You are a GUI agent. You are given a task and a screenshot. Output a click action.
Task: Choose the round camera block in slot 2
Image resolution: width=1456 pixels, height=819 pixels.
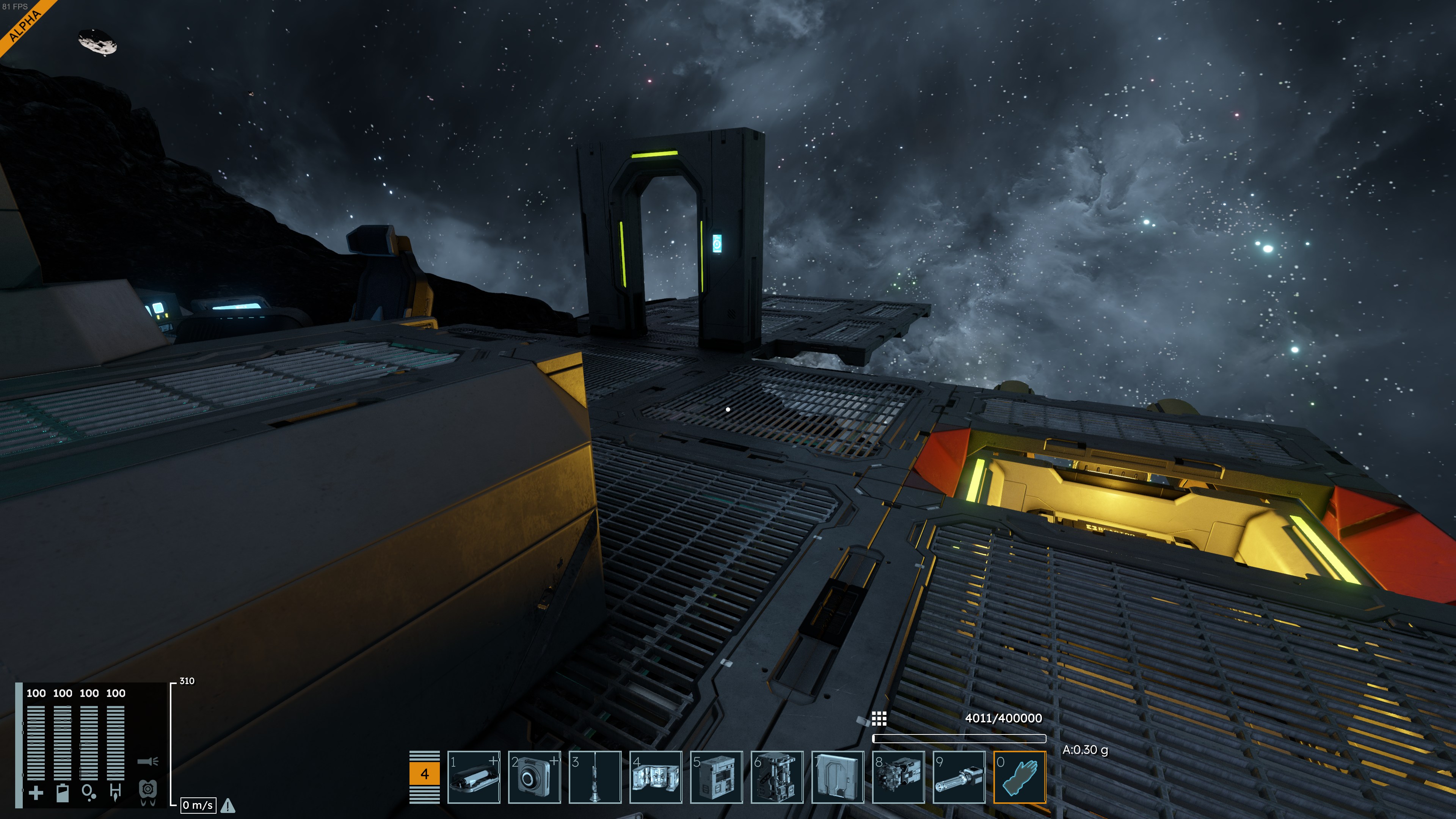coord(534,777)
